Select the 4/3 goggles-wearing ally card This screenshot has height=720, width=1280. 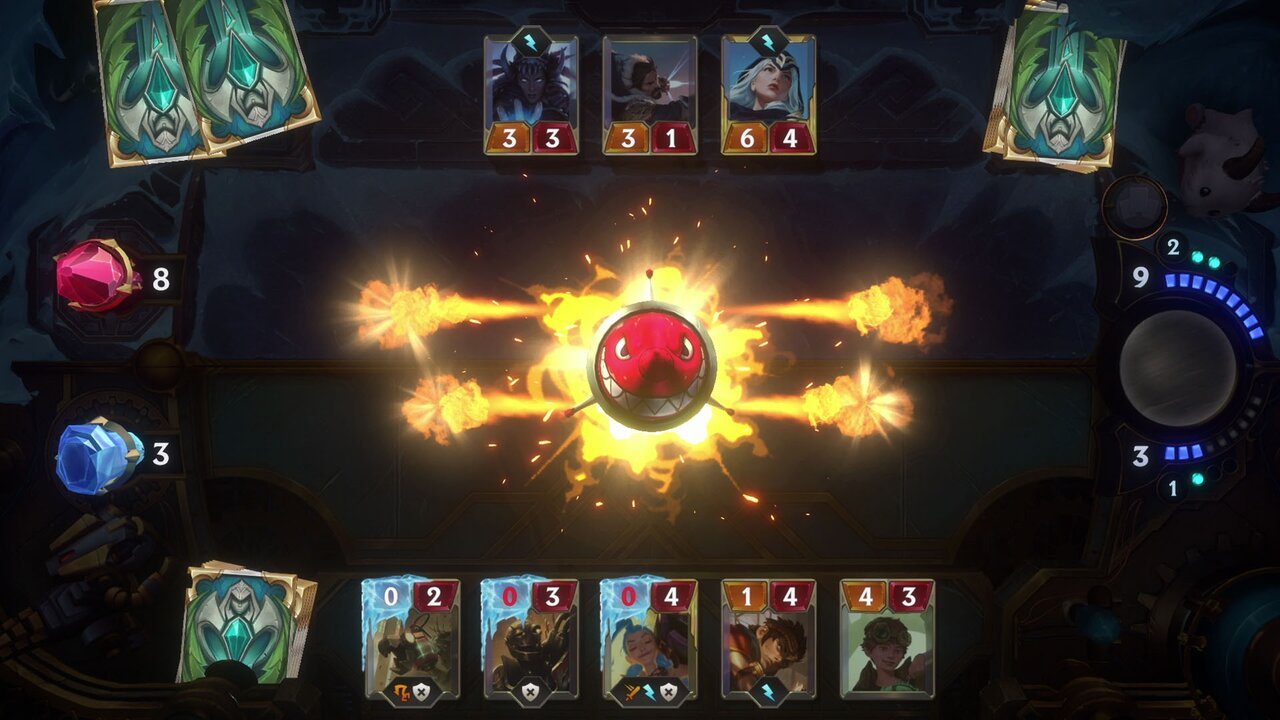tap(887, 638)
